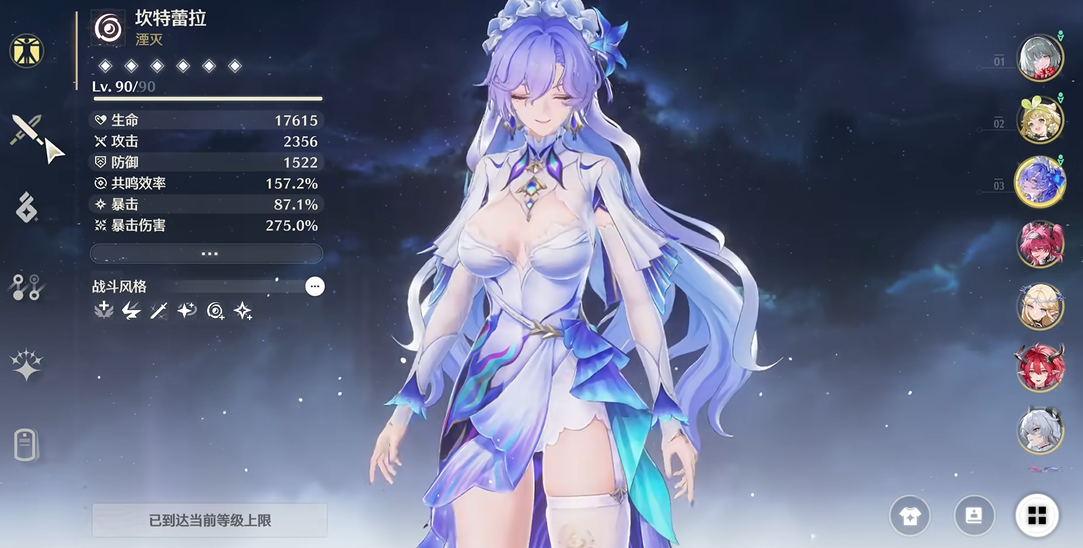Select the white-haired character portrait at the bottom
This screenshot has height=548, width=1083.
tap(1040, 430)
